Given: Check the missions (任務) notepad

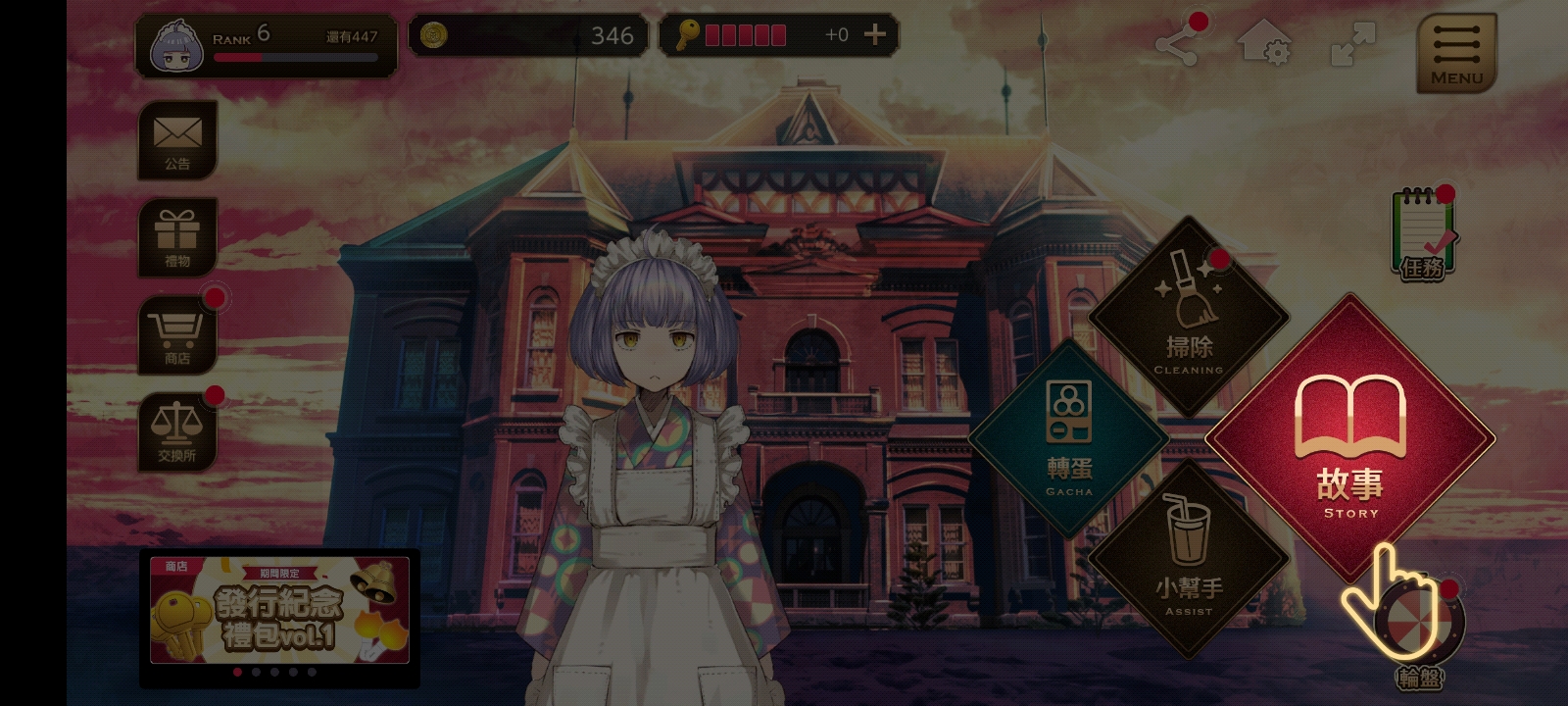Looking at the screenshot, I should click(x=1422, y=233).
